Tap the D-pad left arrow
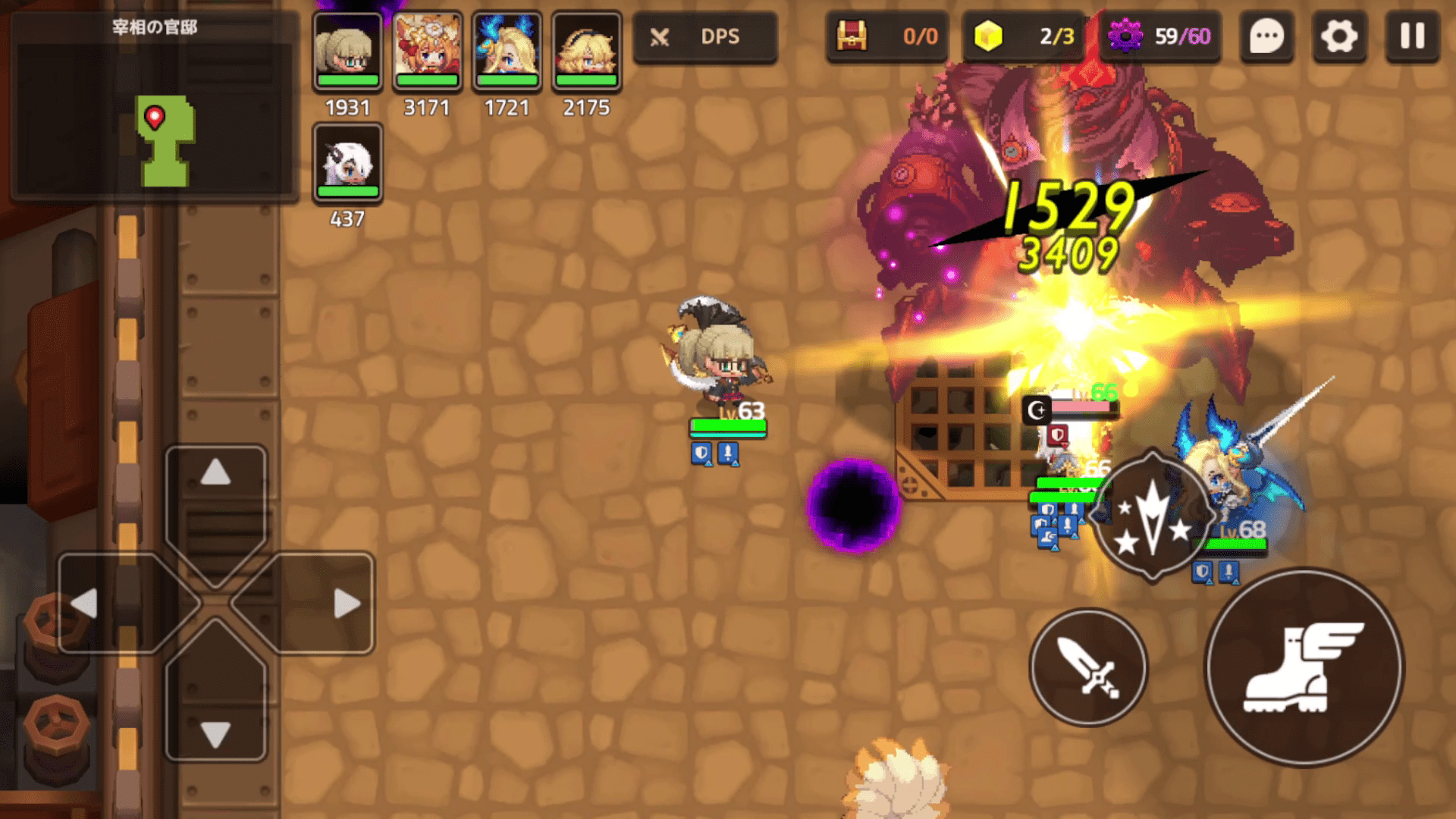1456x819 pixels. point(85,604)
